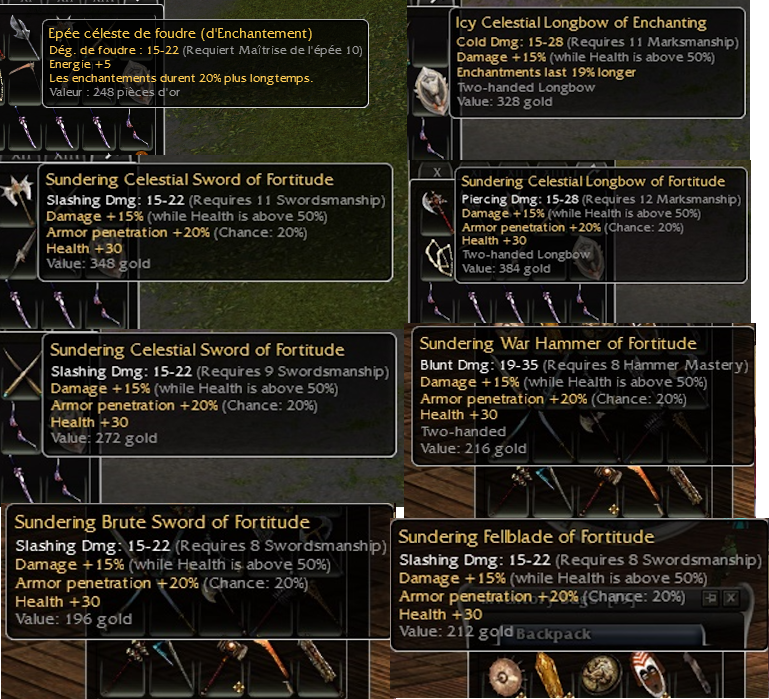This screenshot has width=769, height=699.
Task: Minimize the Backpack window
Action: pos(712,597)
